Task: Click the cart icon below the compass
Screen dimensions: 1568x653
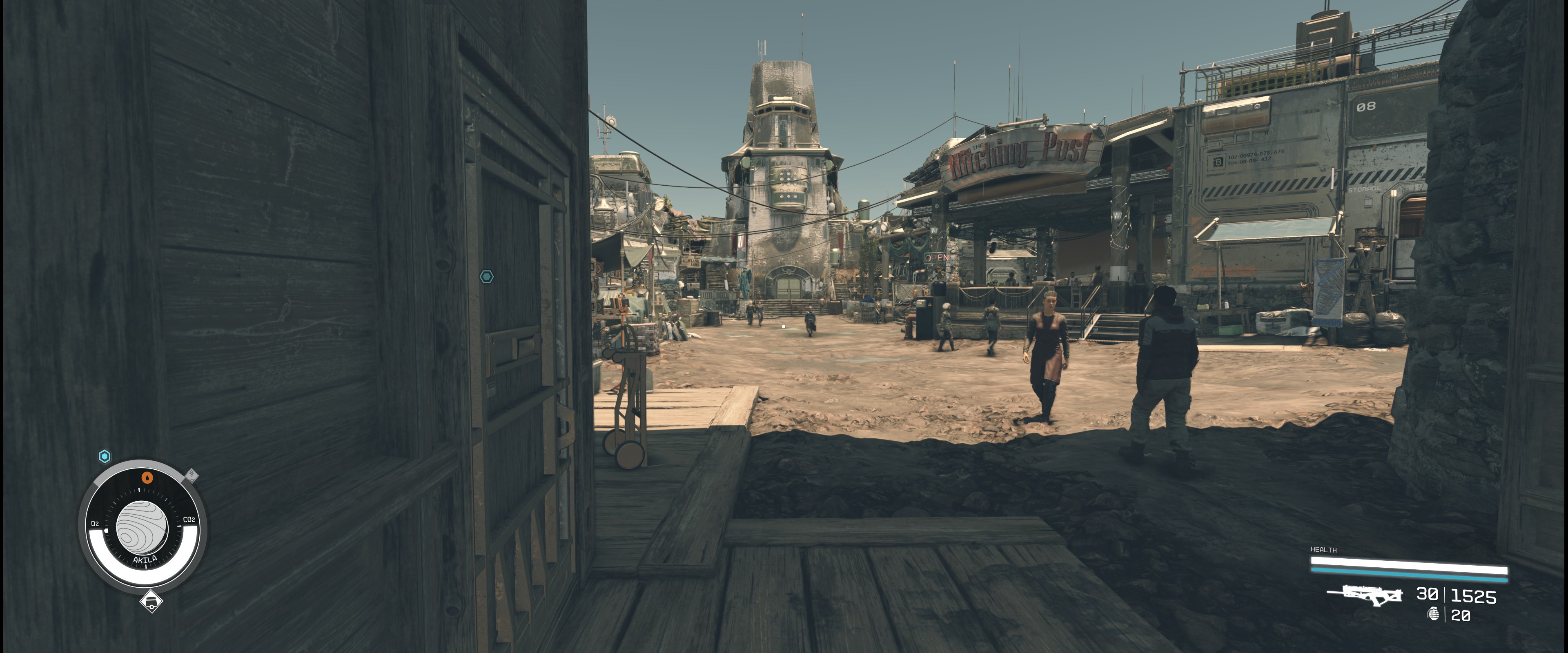Action: (151, 602)
